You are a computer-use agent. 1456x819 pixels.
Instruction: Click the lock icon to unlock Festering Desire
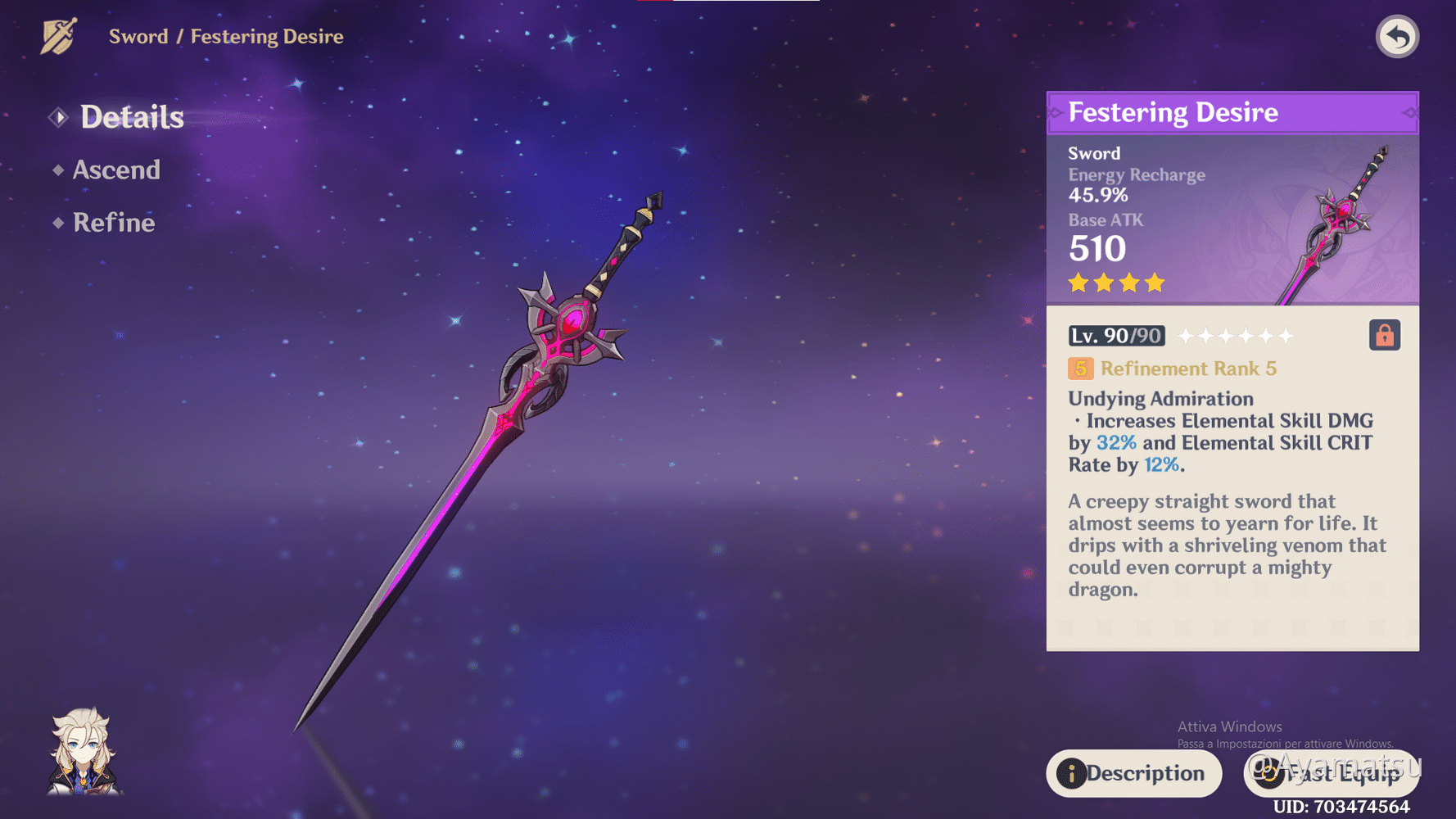click(1384, 334)
